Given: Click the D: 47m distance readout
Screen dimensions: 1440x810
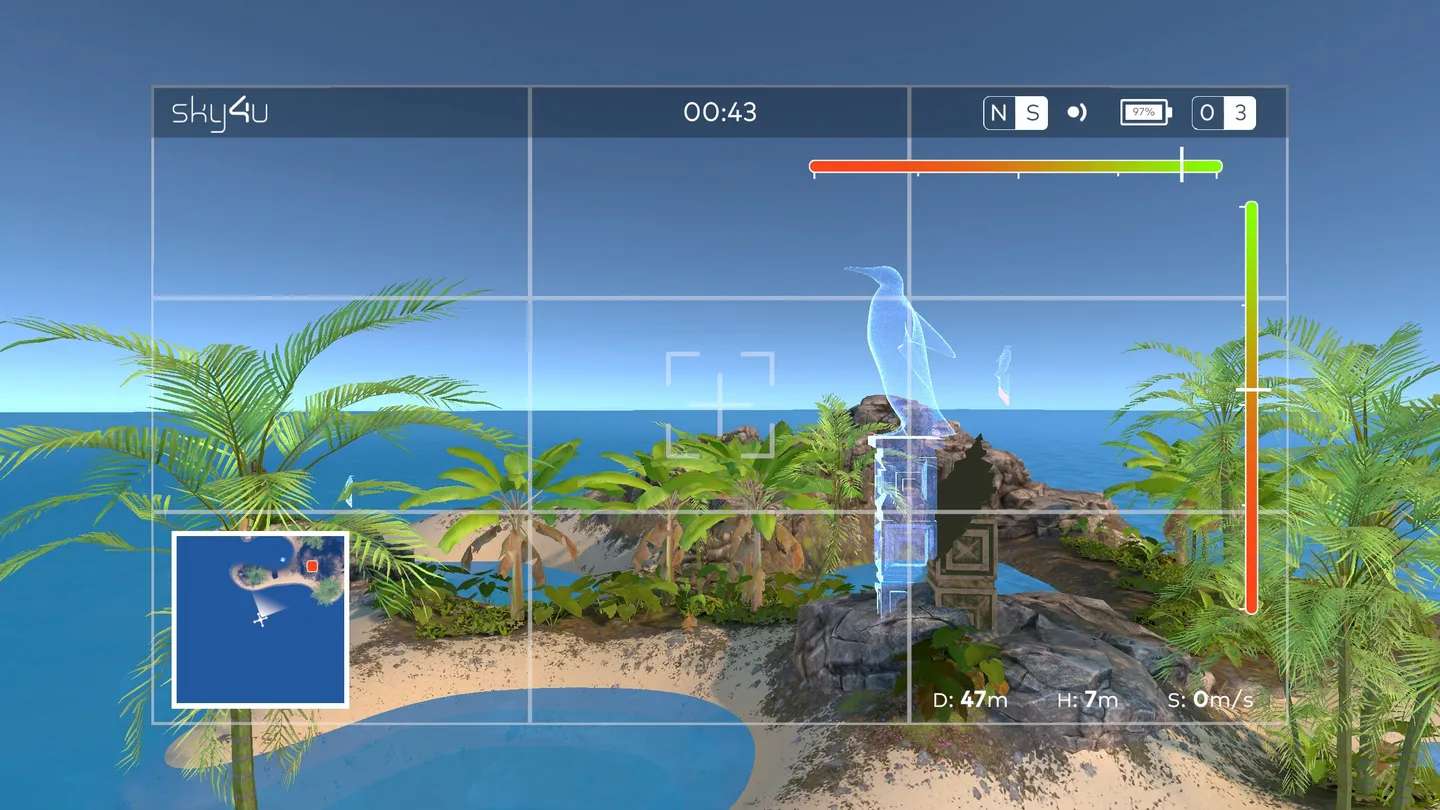Looking at the screenshot, I should point(968,701).
